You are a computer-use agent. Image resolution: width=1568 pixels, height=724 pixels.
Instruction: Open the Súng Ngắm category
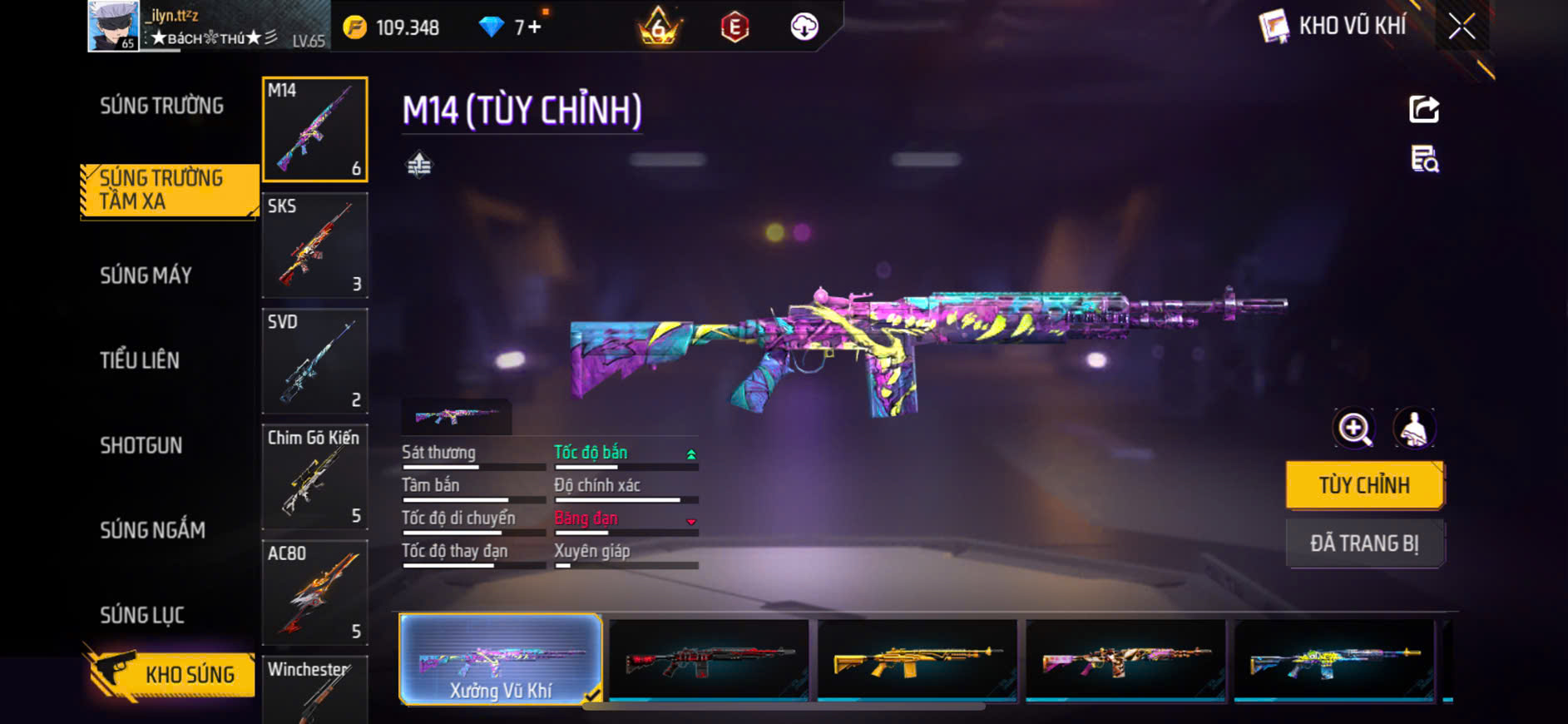tap(152, 530)
